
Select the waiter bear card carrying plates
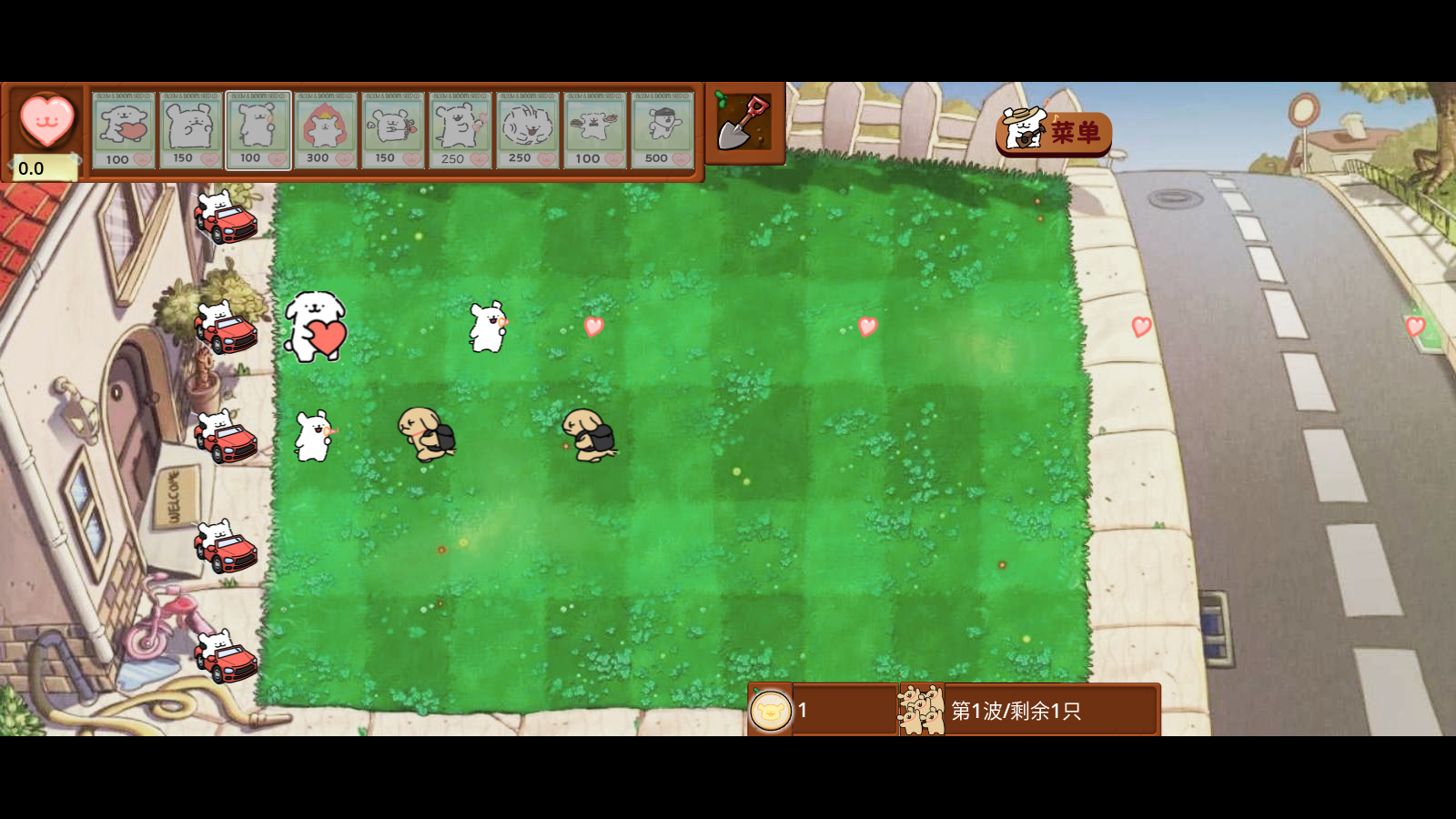tap(595, 130)
